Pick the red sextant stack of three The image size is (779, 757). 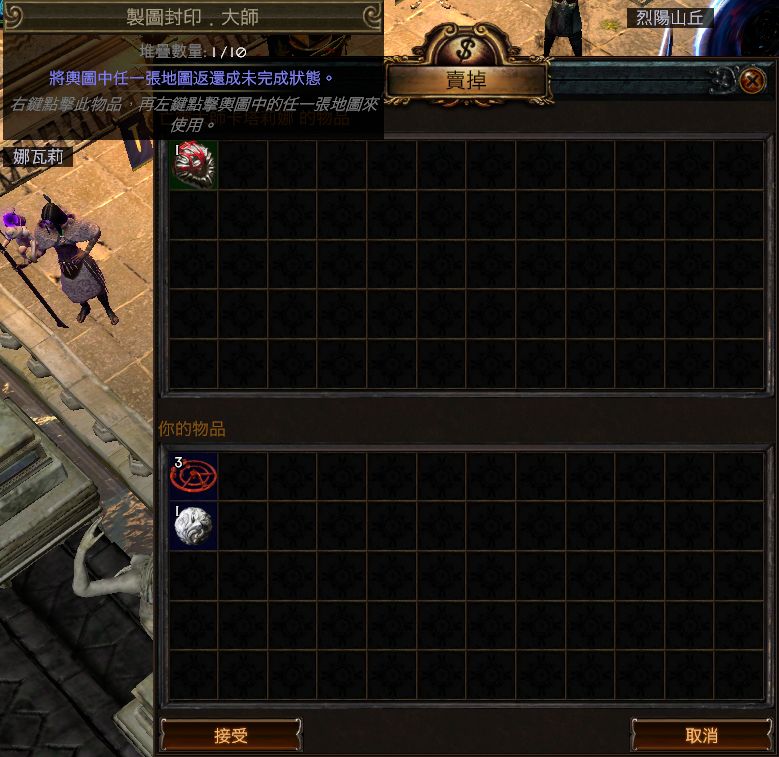click(194, 476)
